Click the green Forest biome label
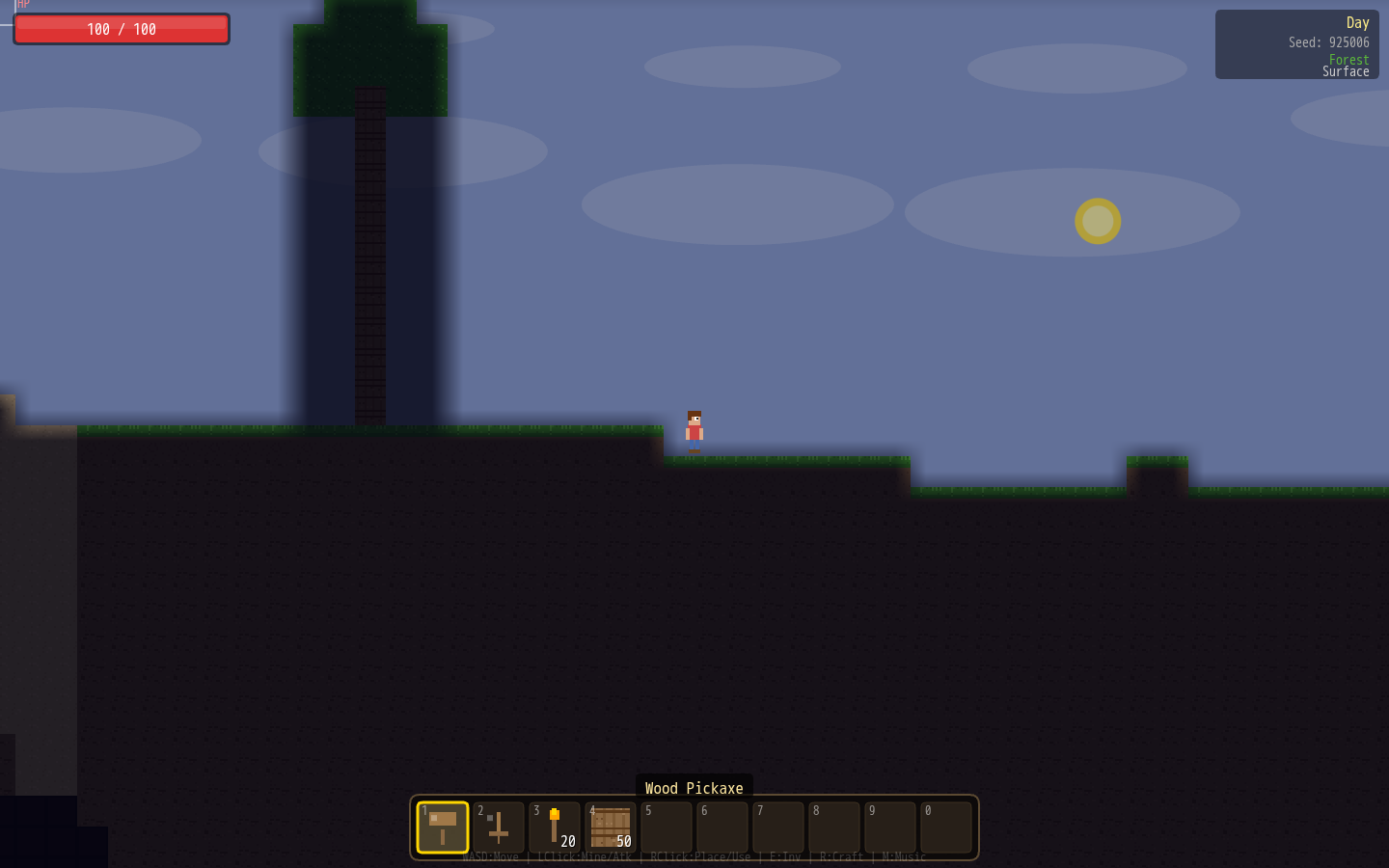 coord(1348,59)
